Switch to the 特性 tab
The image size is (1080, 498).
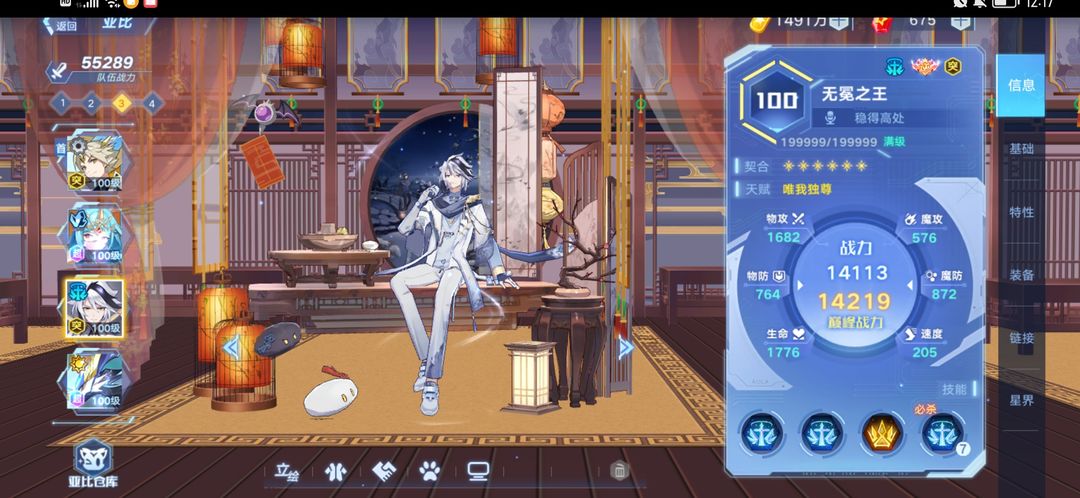[x=1021, y=212]
